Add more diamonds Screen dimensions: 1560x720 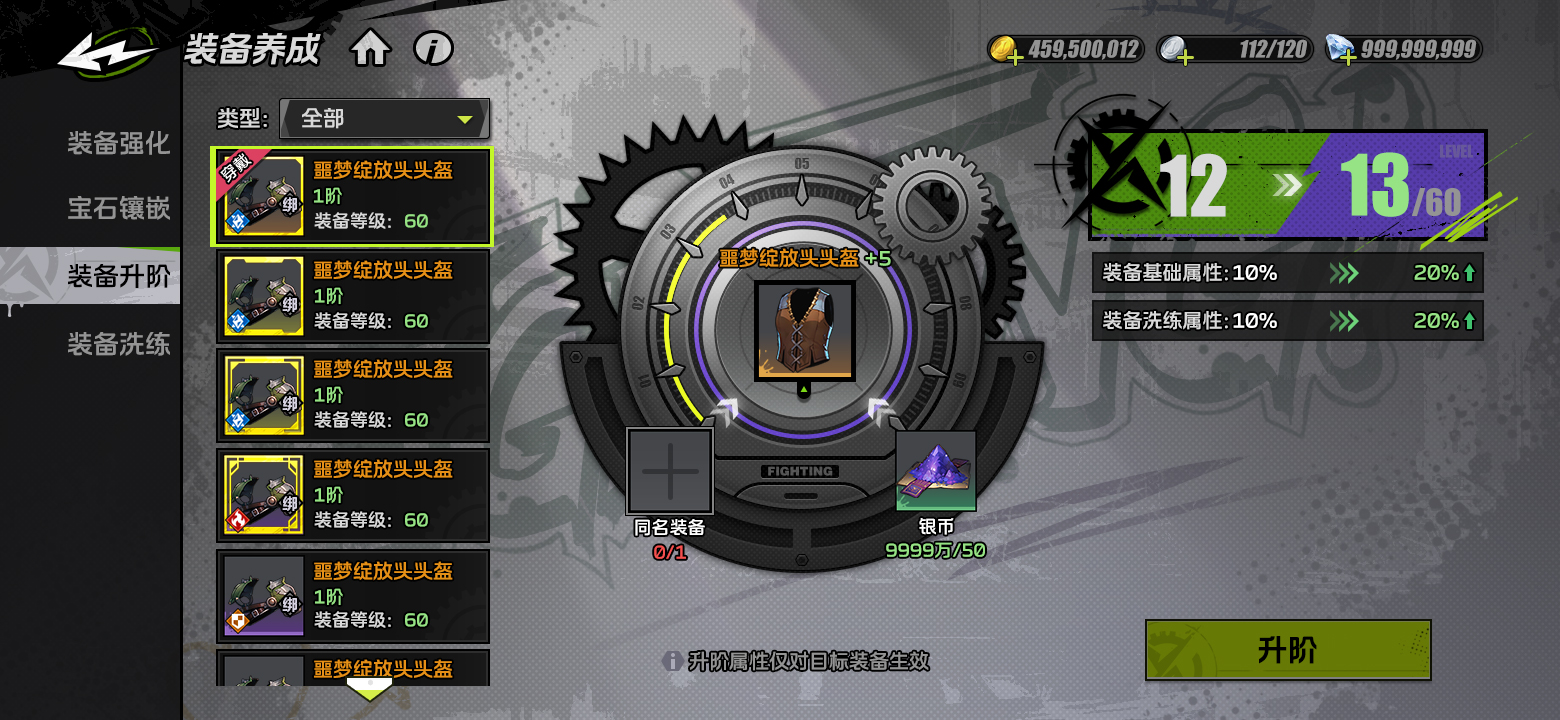(1349, 58)
